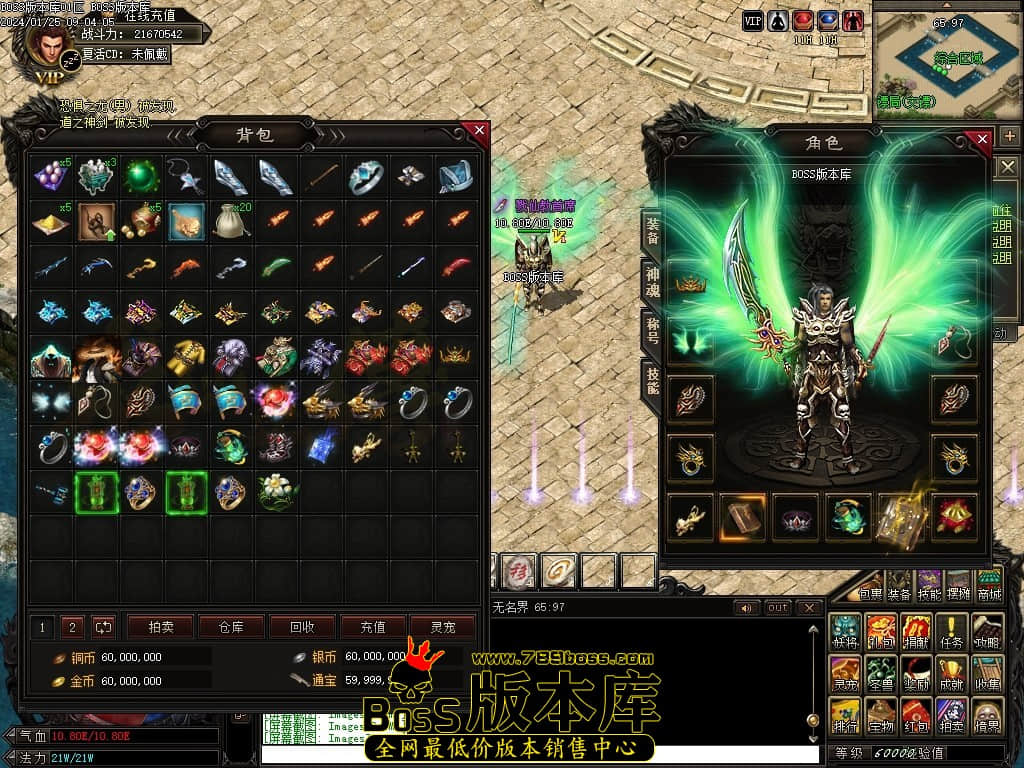Close the 角色 character panel
1024x768 pixels.
coord(982,139)
